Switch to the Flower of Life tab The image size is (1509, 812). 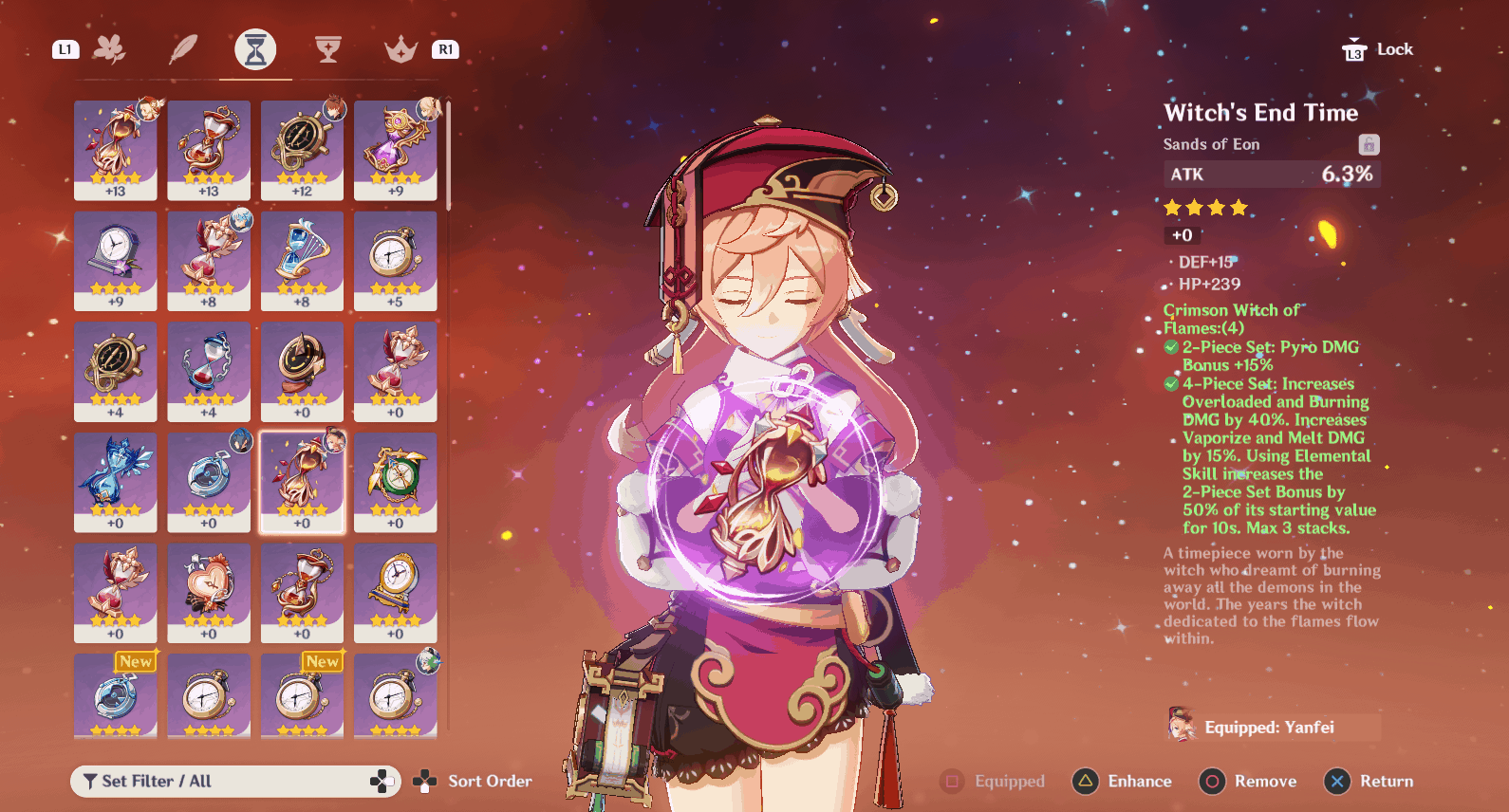pos(109,49)
